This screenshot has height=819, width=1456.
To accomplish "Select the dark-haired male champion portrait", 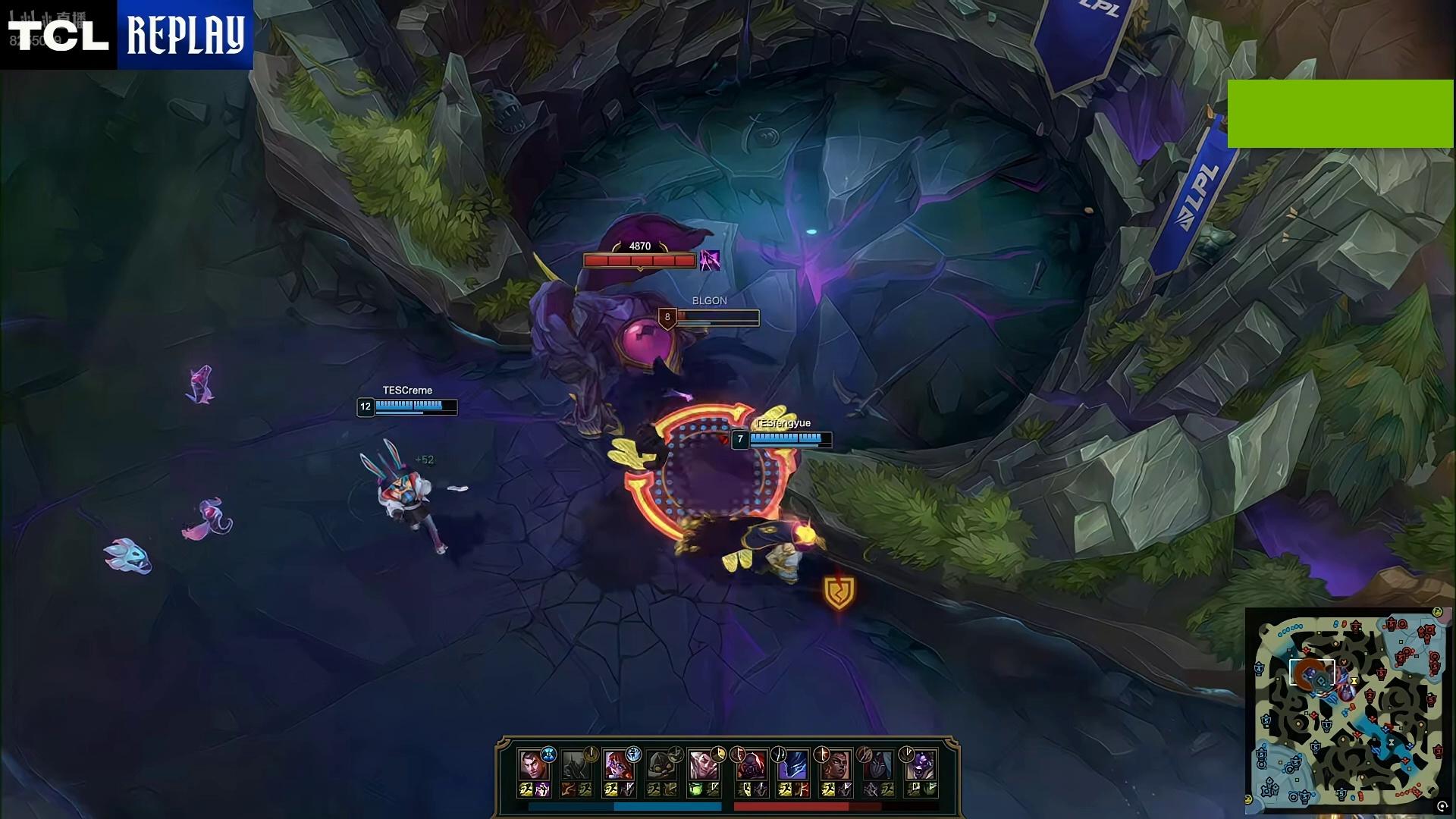I will (x=532, y=764).
